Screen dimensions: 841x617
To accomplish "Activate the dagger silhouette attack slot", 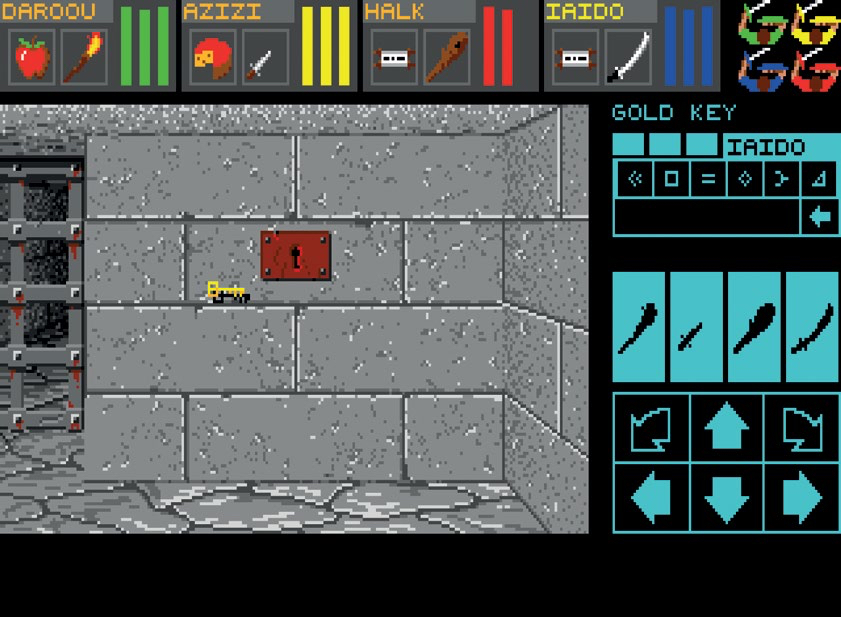I will click(696, 327).
